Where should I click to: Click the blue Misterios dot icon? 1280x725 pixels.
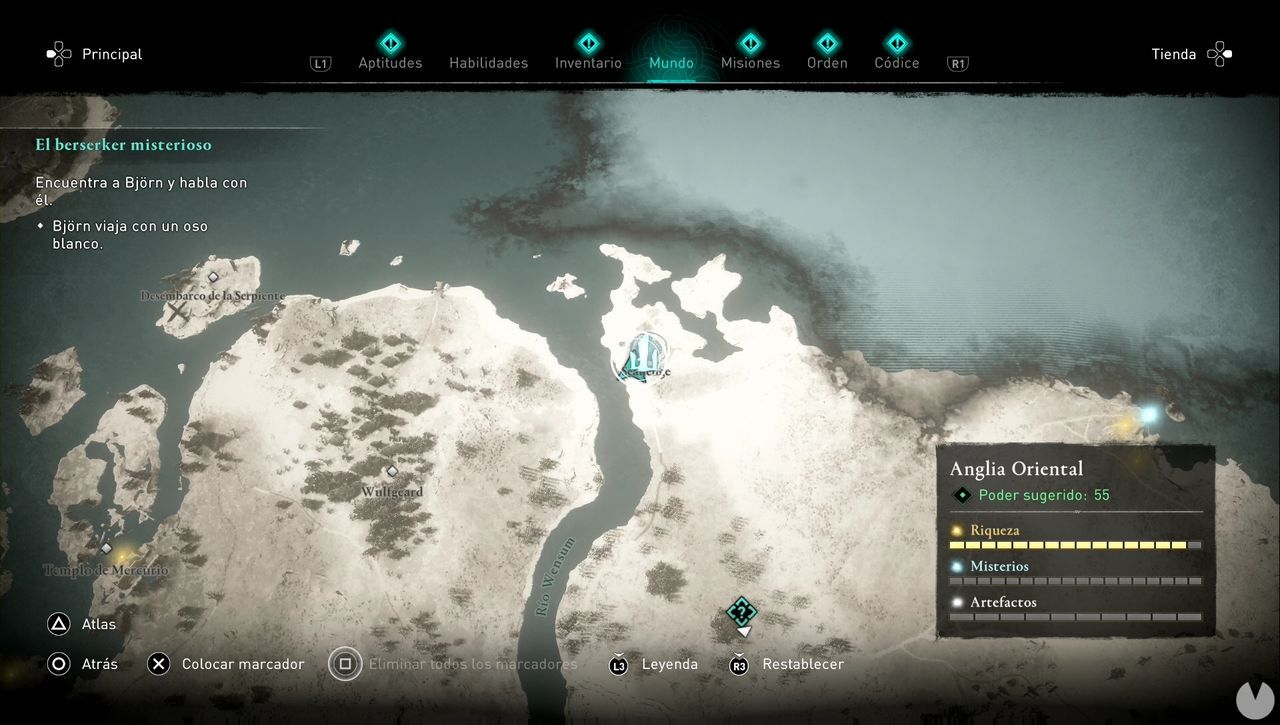click(957, 566)
